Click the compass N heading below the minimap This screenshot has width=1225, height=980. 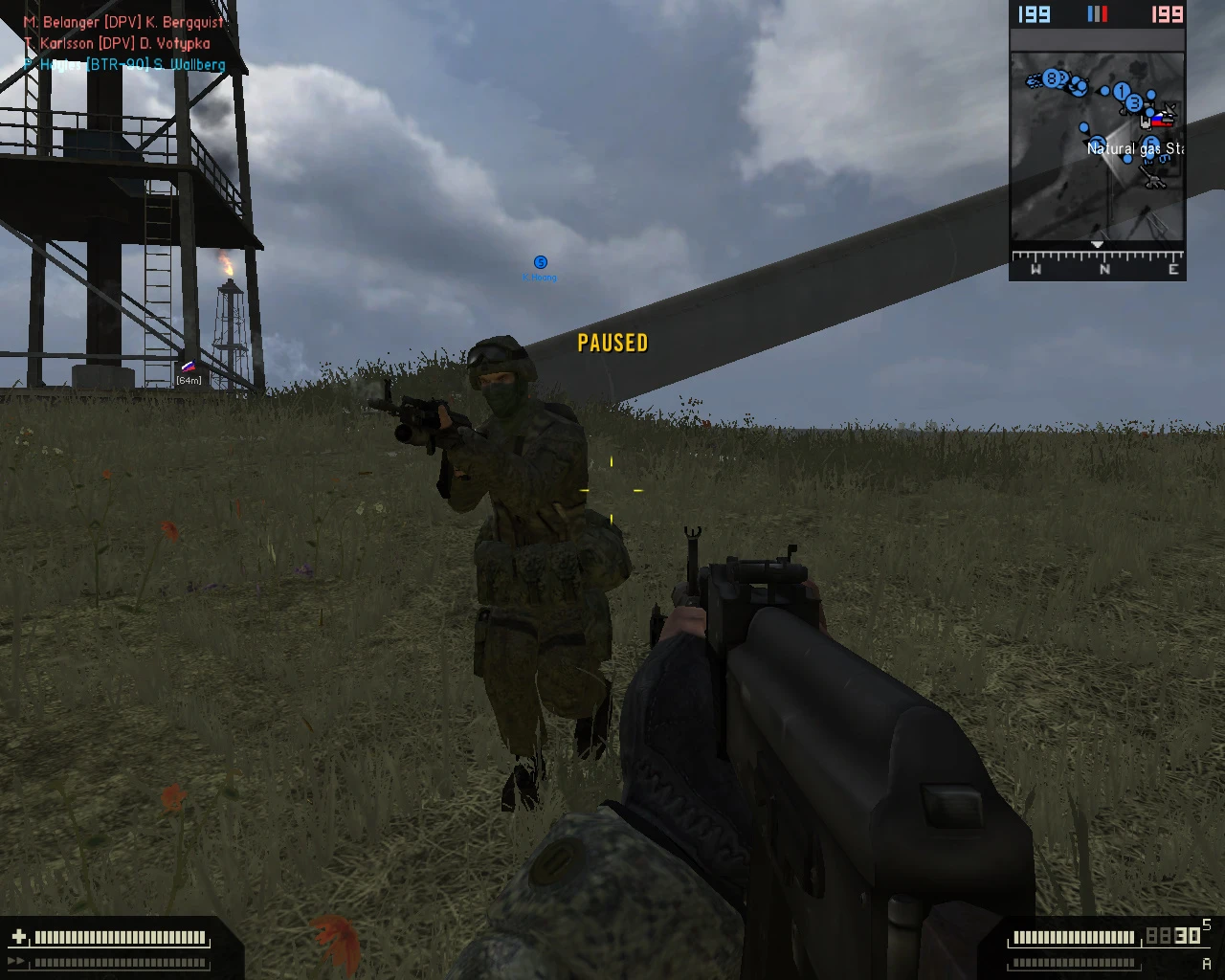(1106, 271)
